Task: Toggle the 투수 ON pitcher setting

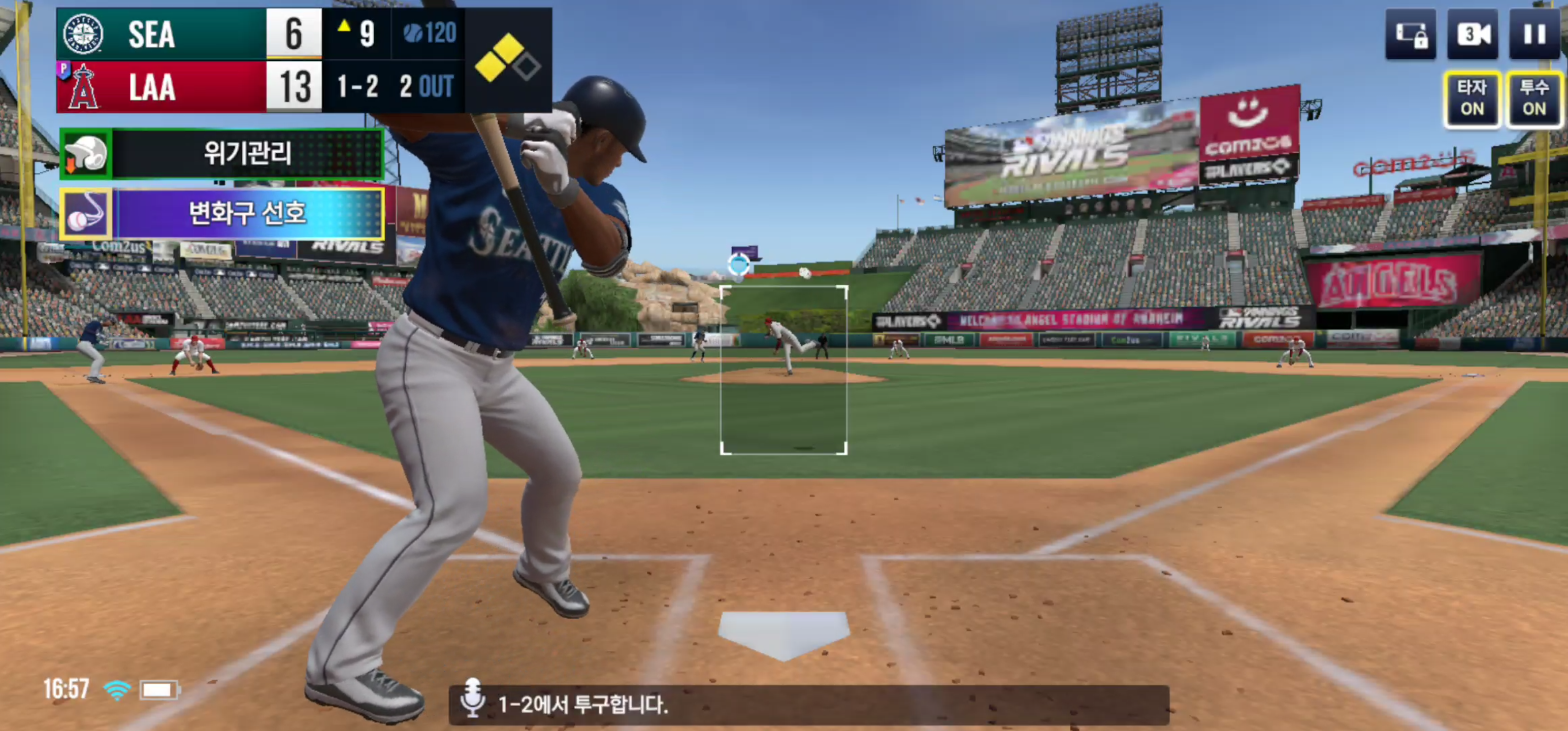Action: [1534, 98]
